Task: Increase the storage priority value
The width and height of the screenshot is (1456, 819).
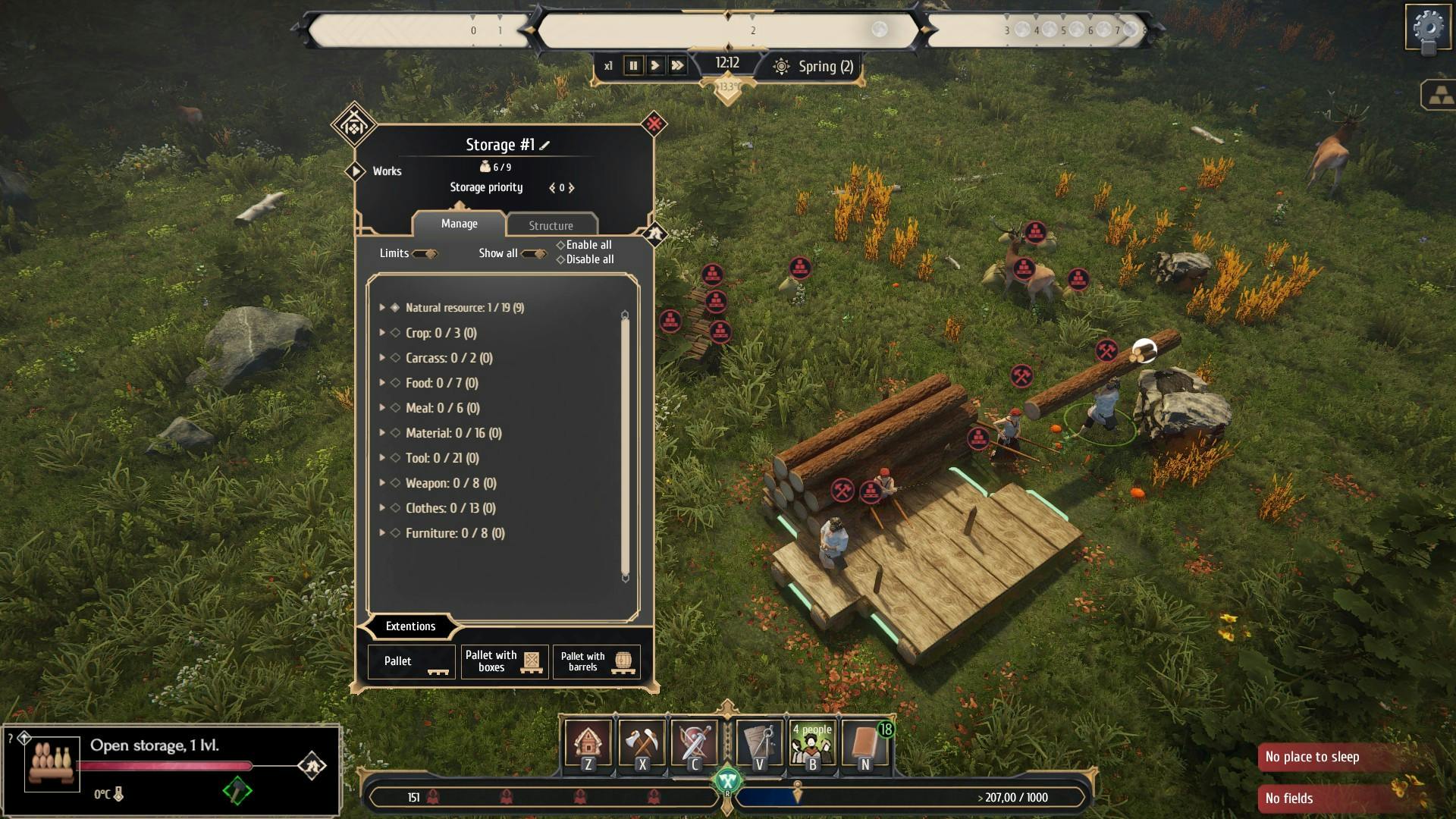Action: pos(572,188)
